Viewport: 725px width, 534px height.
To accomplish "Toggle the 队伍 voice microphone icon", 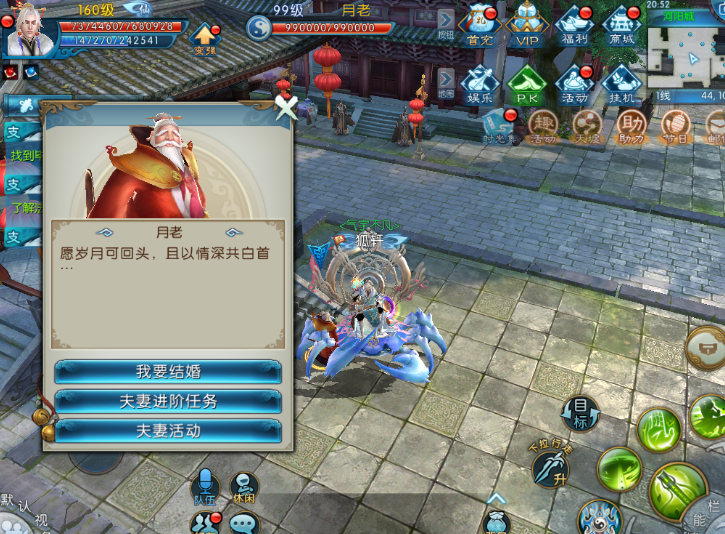I will point(205,485).
